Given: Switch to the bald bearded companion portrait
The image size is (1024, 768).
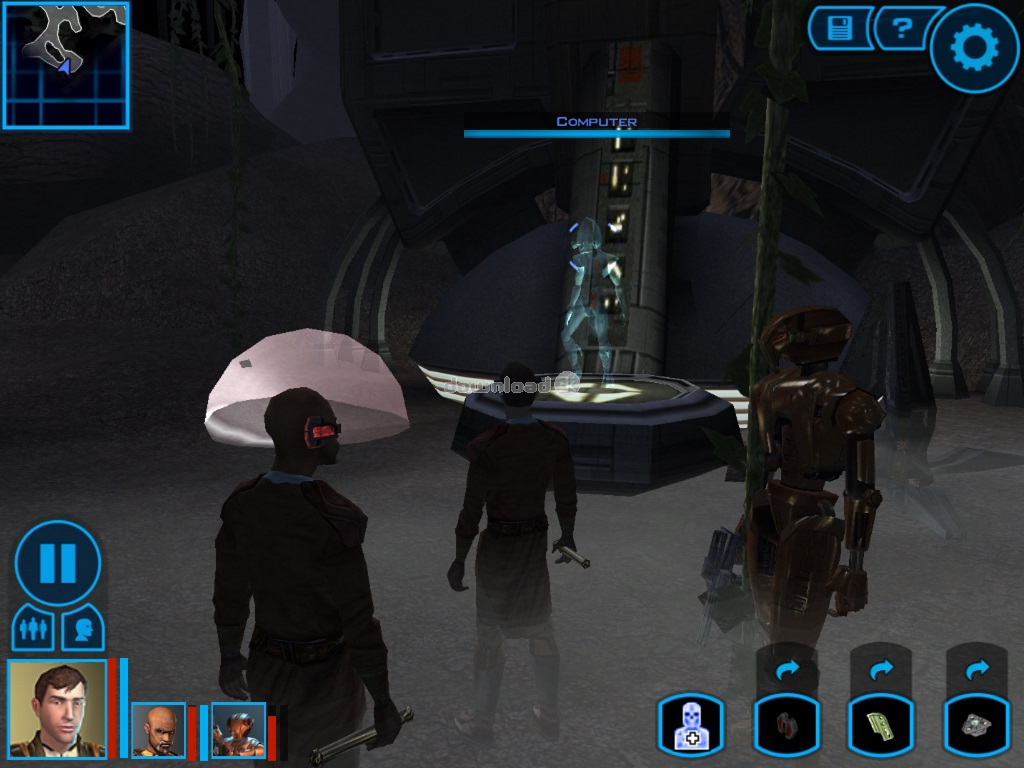Looking at the screenshot, I should click(159, 730).
